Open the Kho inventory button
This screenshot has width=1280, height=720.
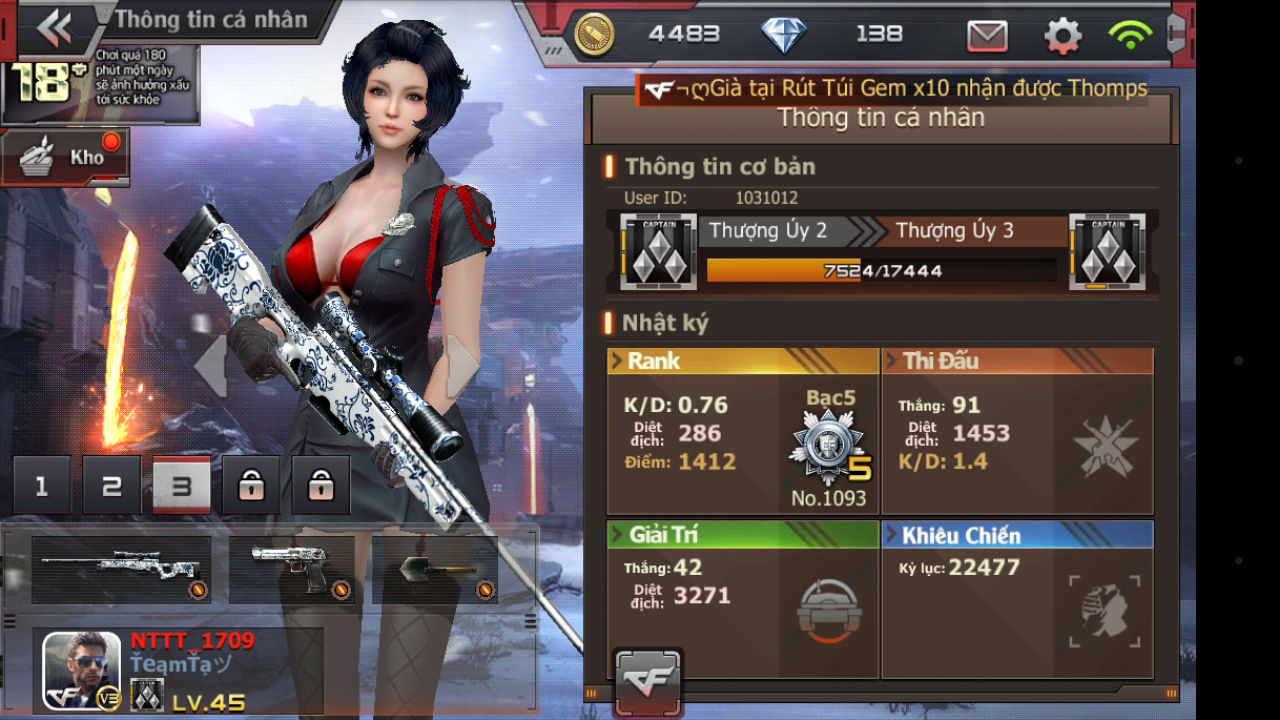coord(66,157)
